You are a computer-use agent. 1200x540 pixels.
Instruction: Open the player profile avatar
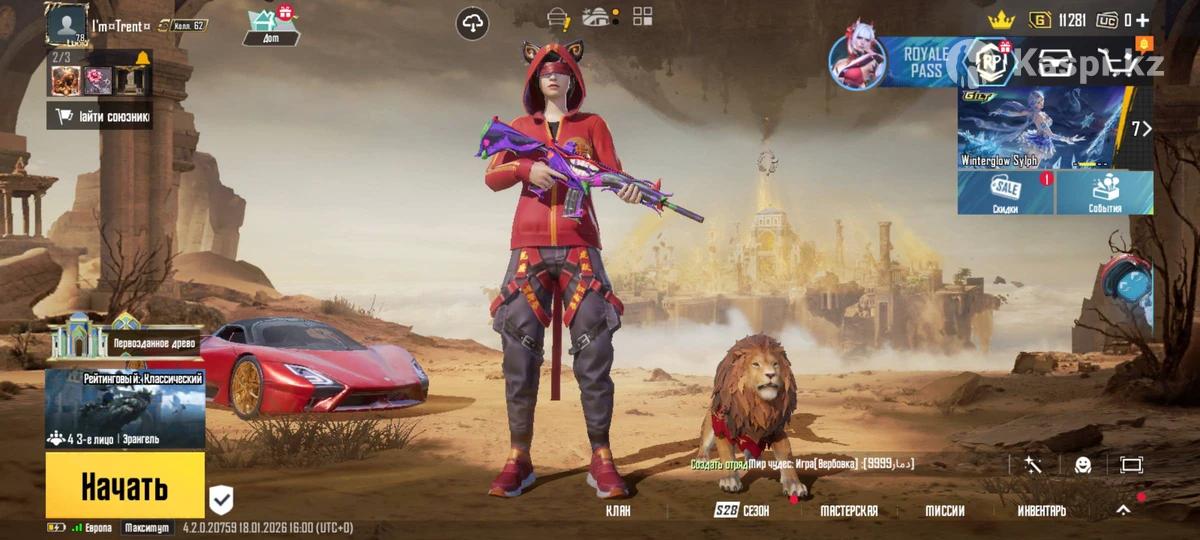coord(67,24)
